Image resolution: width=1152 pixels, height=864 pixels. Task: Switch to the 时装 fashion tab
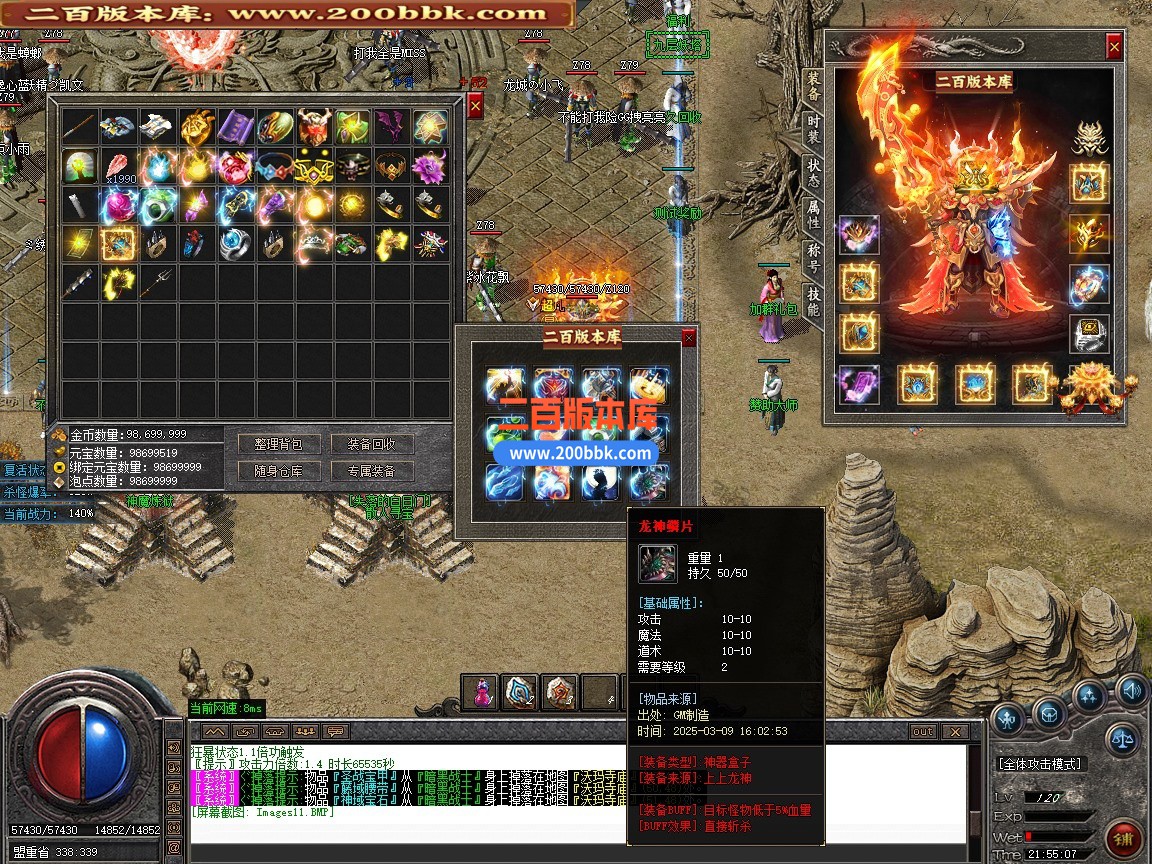[814, 133]
